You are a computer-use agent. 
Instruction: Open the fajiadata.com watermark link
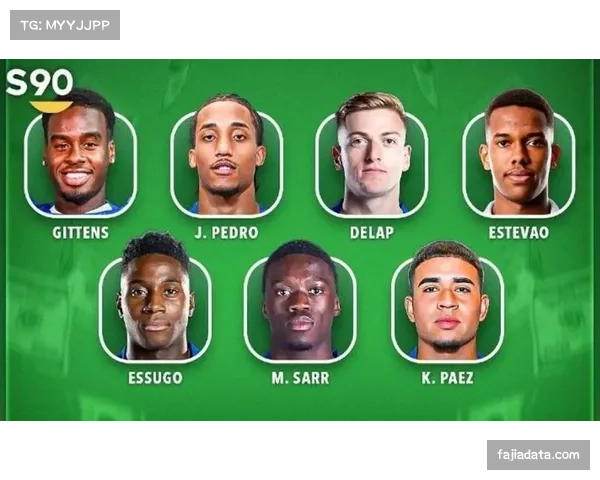pyautogui.click(x=538, y=455)
